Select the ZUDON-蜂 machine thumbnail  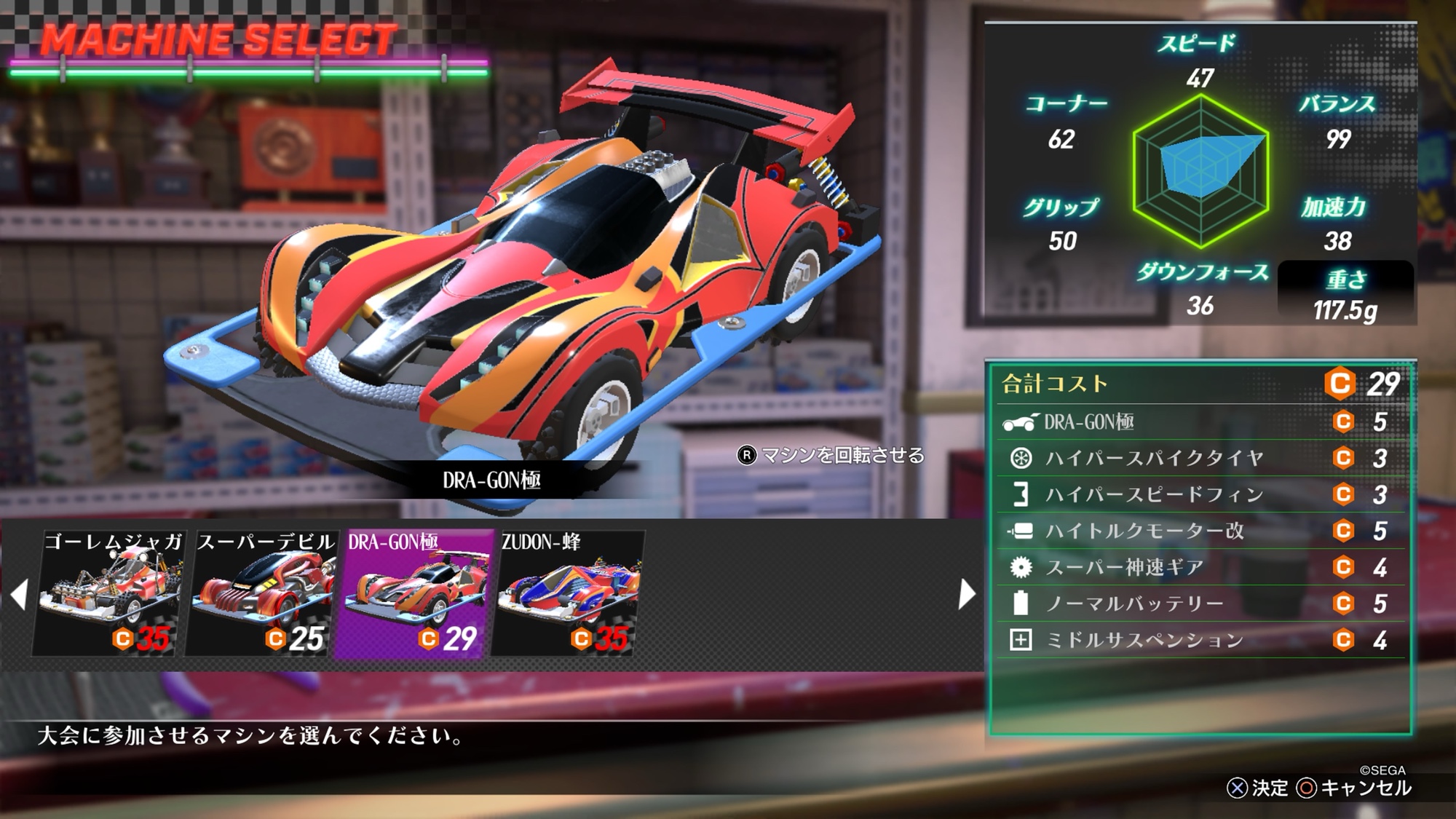click(x=568, y=593)
